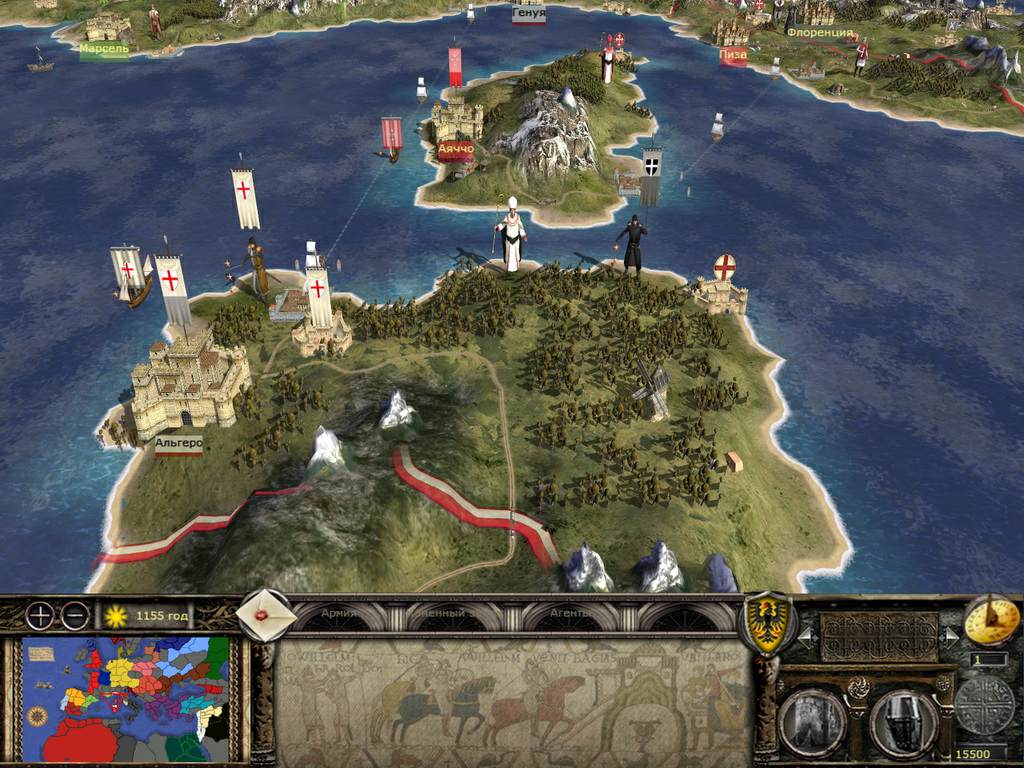This screenshot has width=1024, height=768.
Task: Open the Военный tab
Action: coord(439,613)
